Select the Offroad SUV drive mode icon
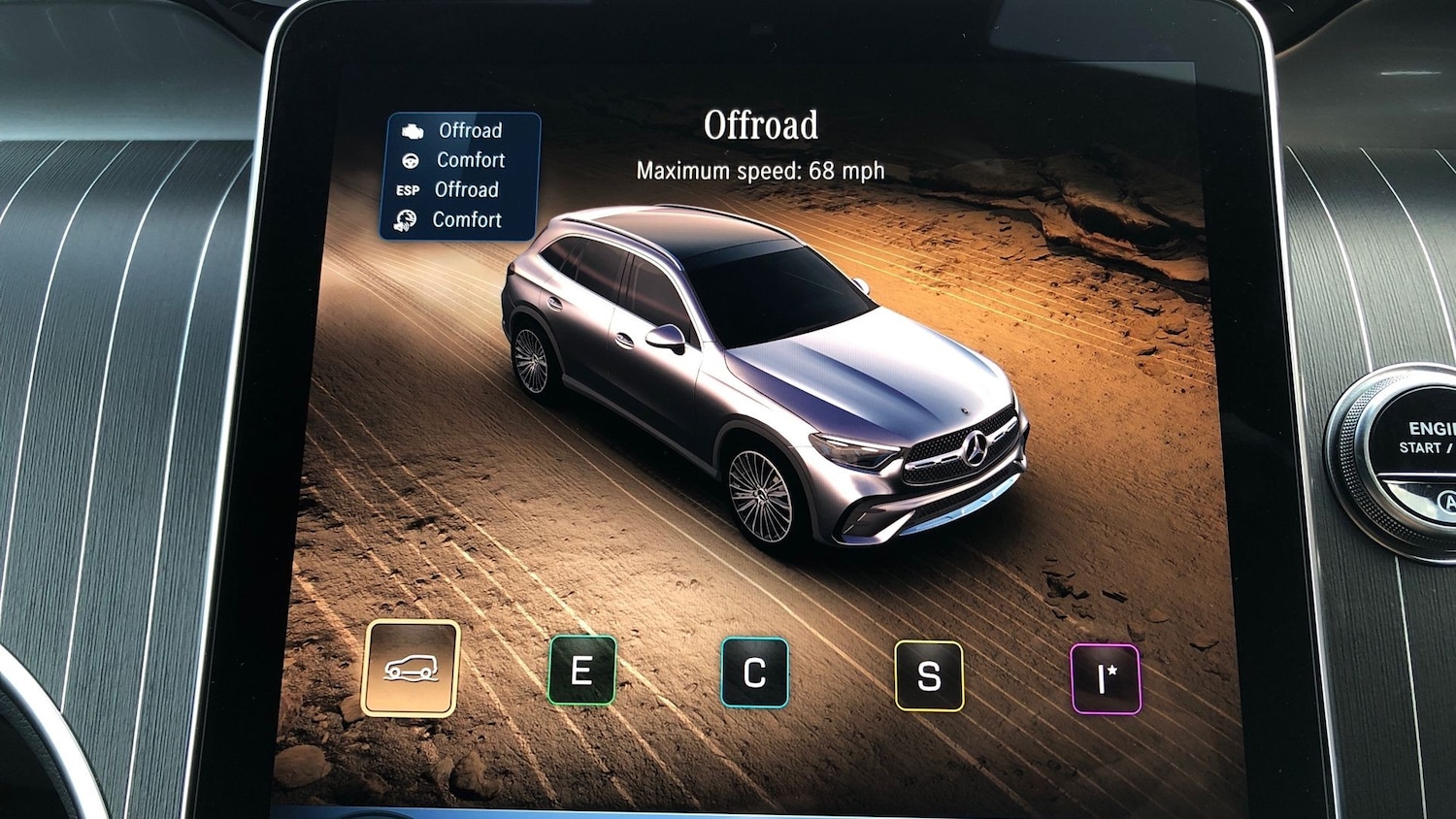The width and height of the screenshot is (1456, 819). tap(413, 672)
